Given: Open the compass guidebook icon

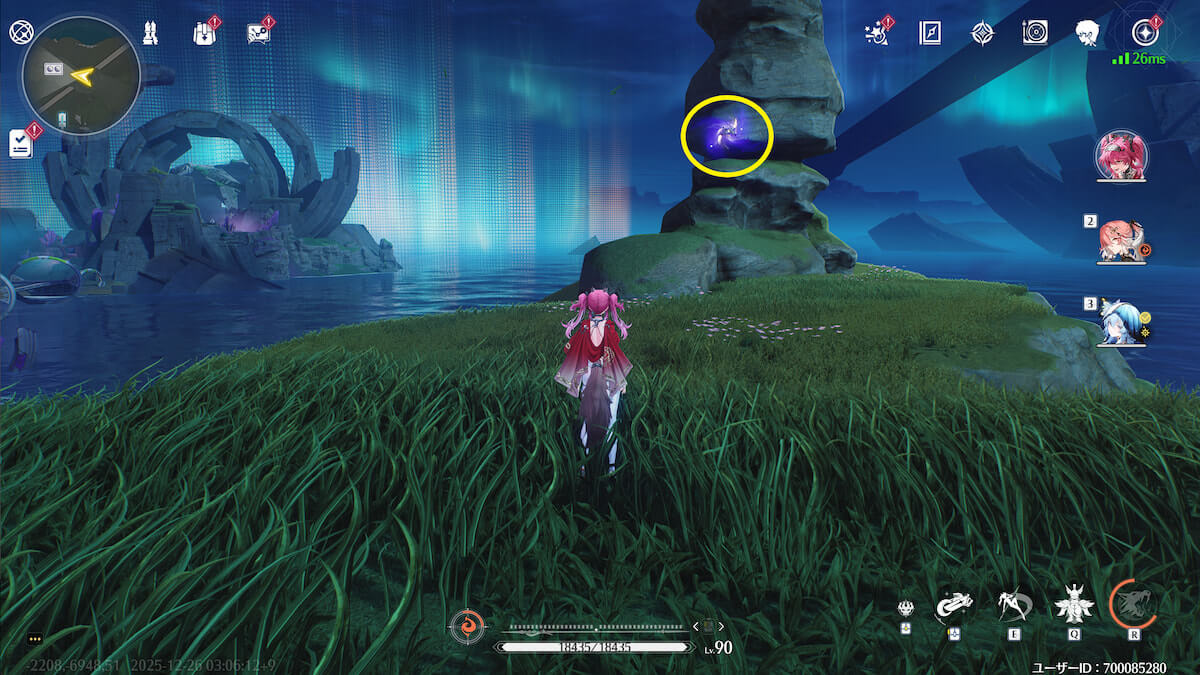Looking at the screenshot, I should tap(930, 33).
